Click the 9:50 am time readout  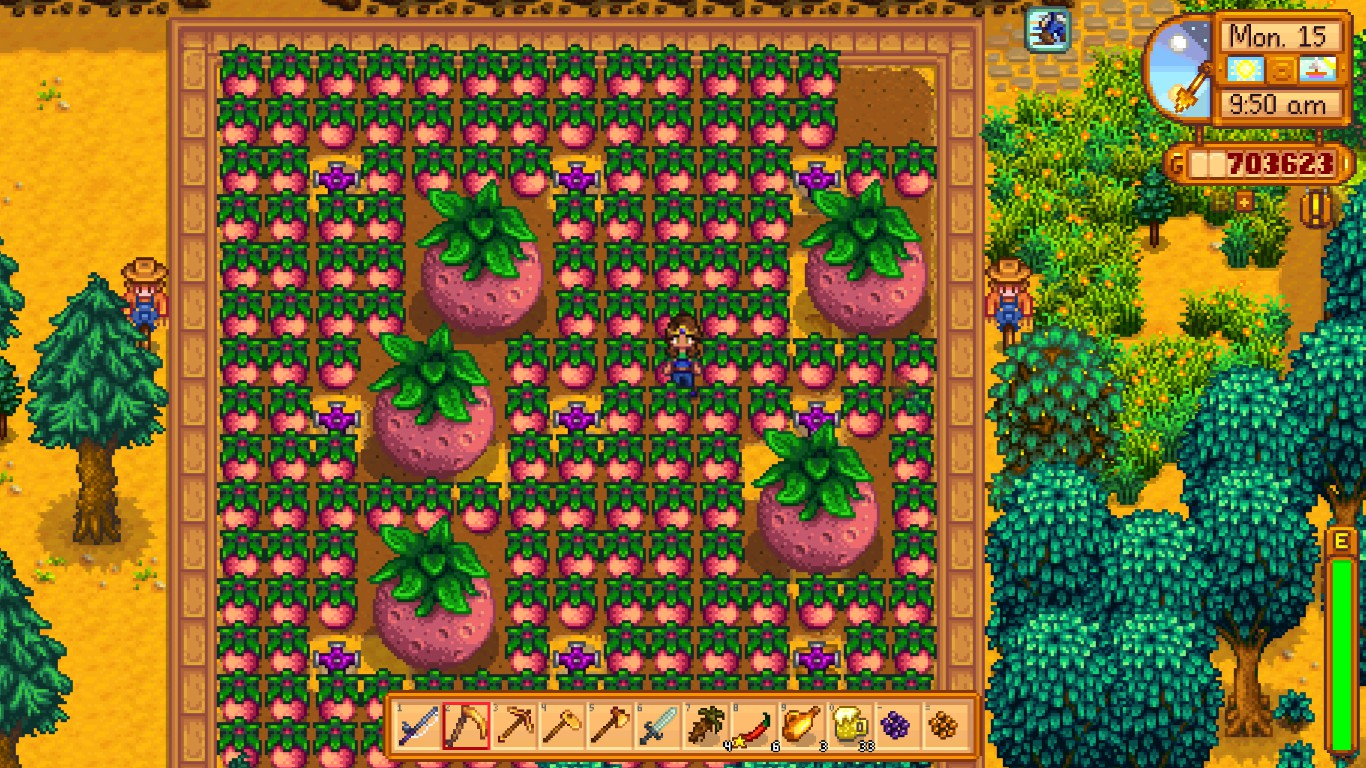click(1281, 103)
